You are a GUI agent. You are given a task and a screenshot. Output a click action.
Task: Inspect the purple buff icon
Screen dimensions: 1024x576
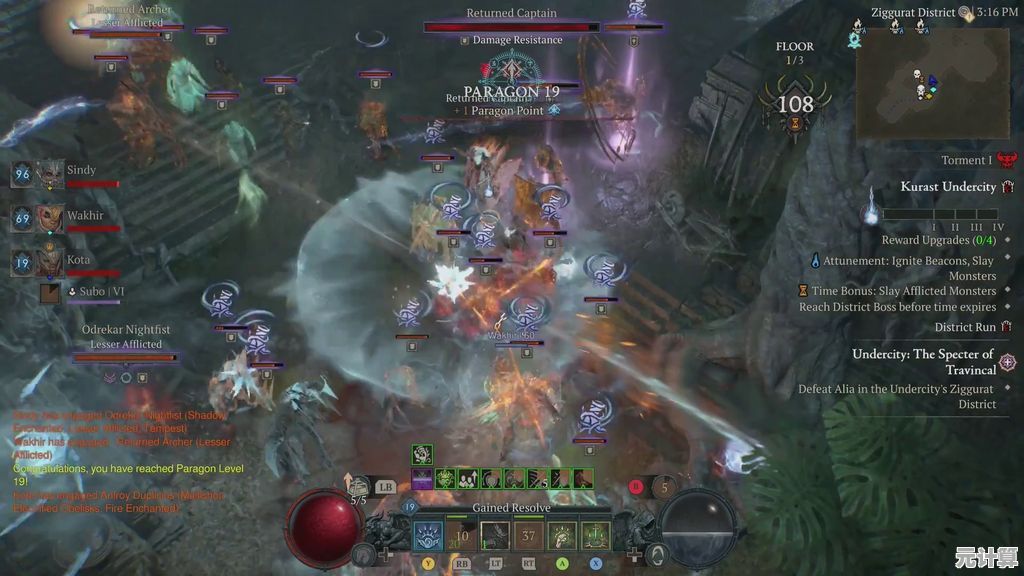[x=422, y=479]
